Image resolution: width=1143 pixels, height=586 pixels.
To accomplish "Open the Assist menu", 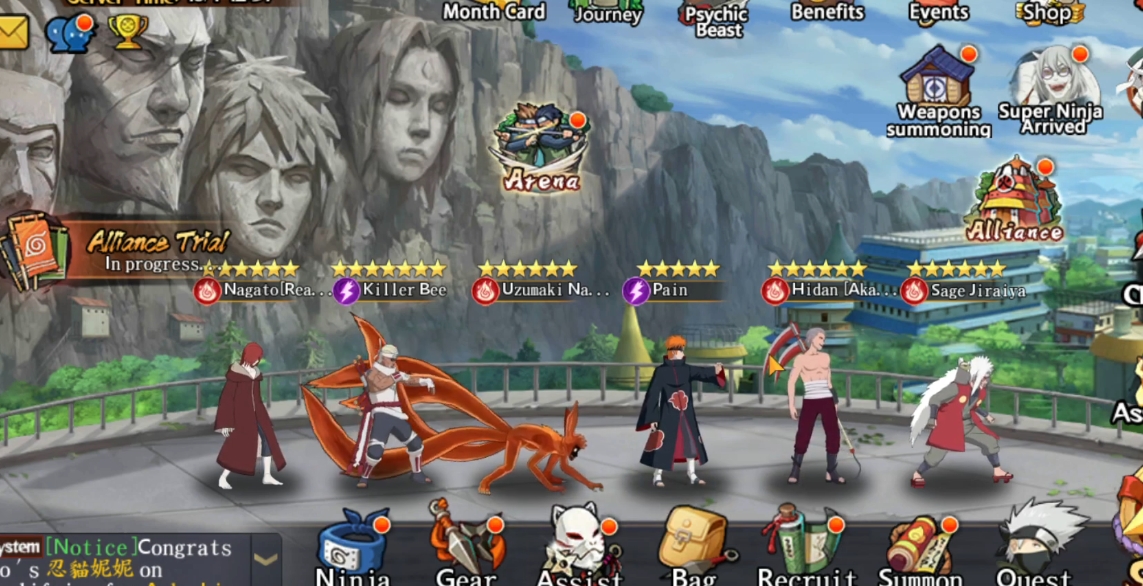I will (x=579, y=550).
